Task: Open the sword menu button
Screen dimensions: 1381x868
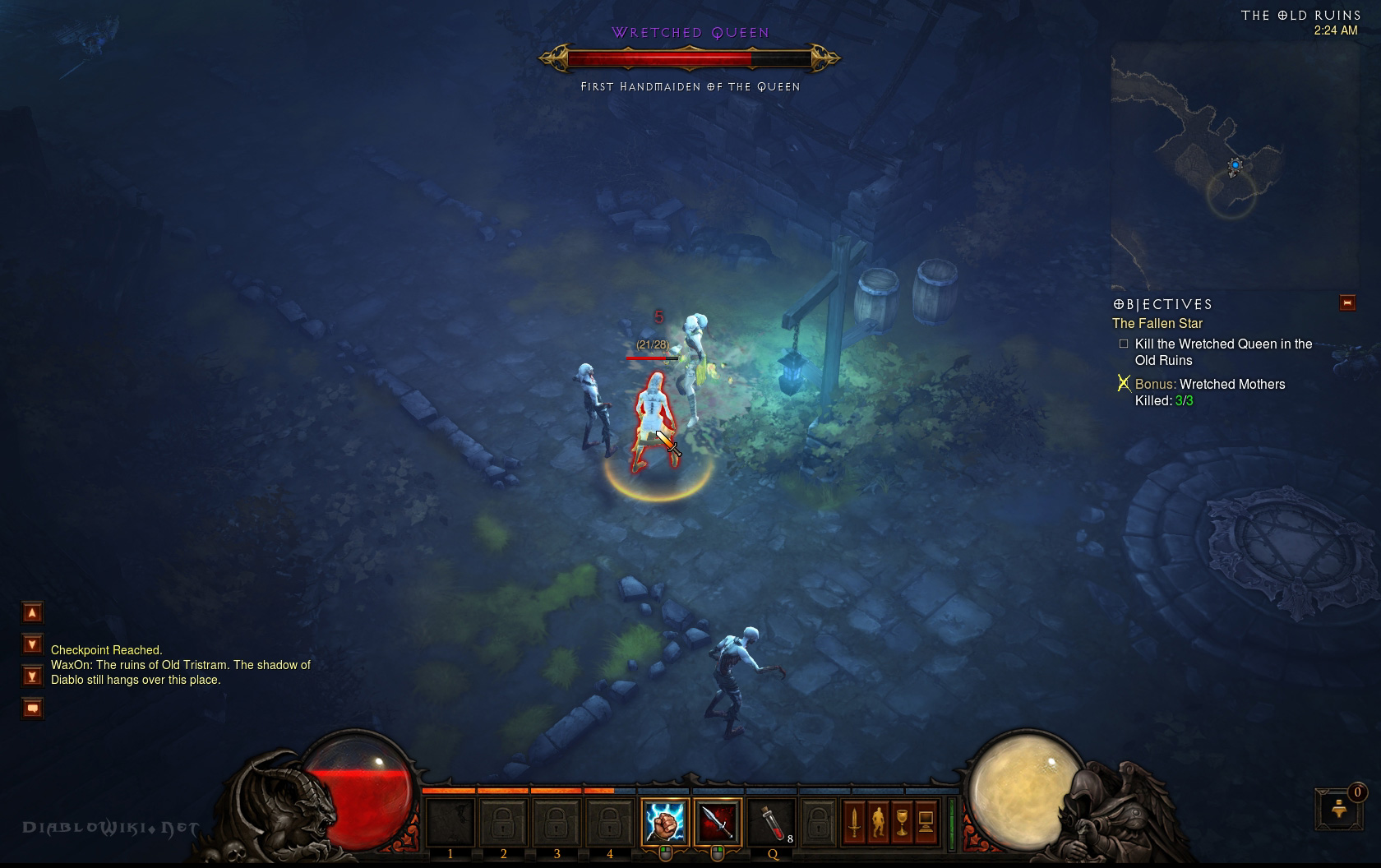Action: pyautogui.click(x=854, y=821)
